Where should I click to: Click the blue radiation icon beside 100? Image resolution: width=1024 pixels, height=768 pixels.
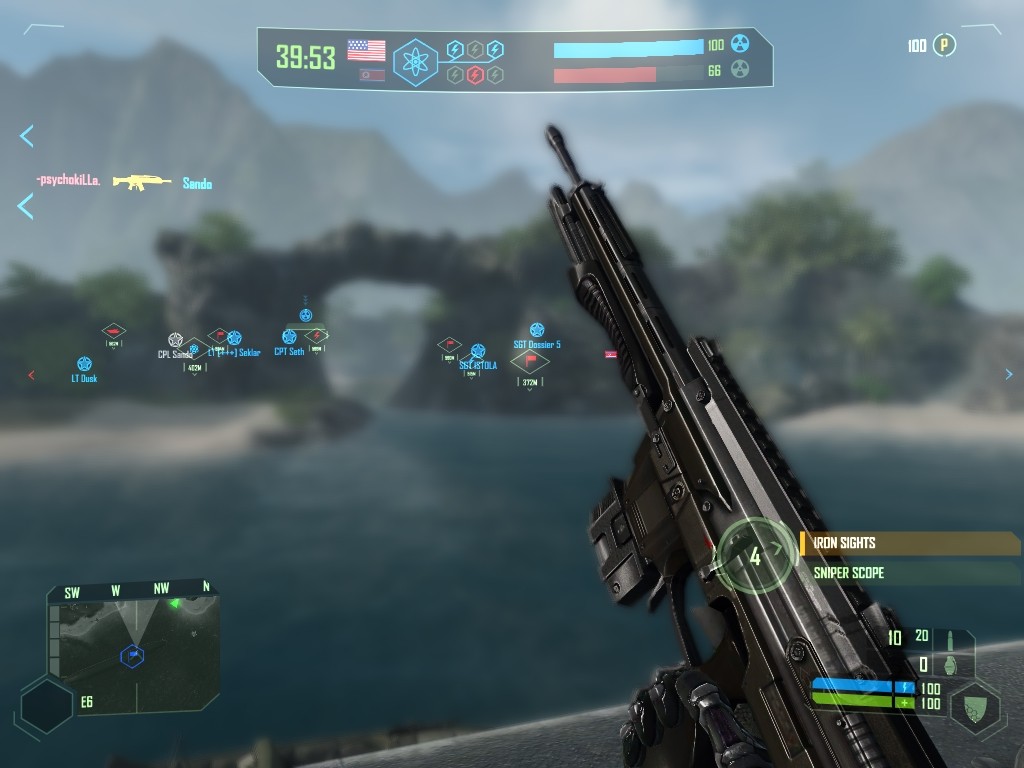[740, 44]
